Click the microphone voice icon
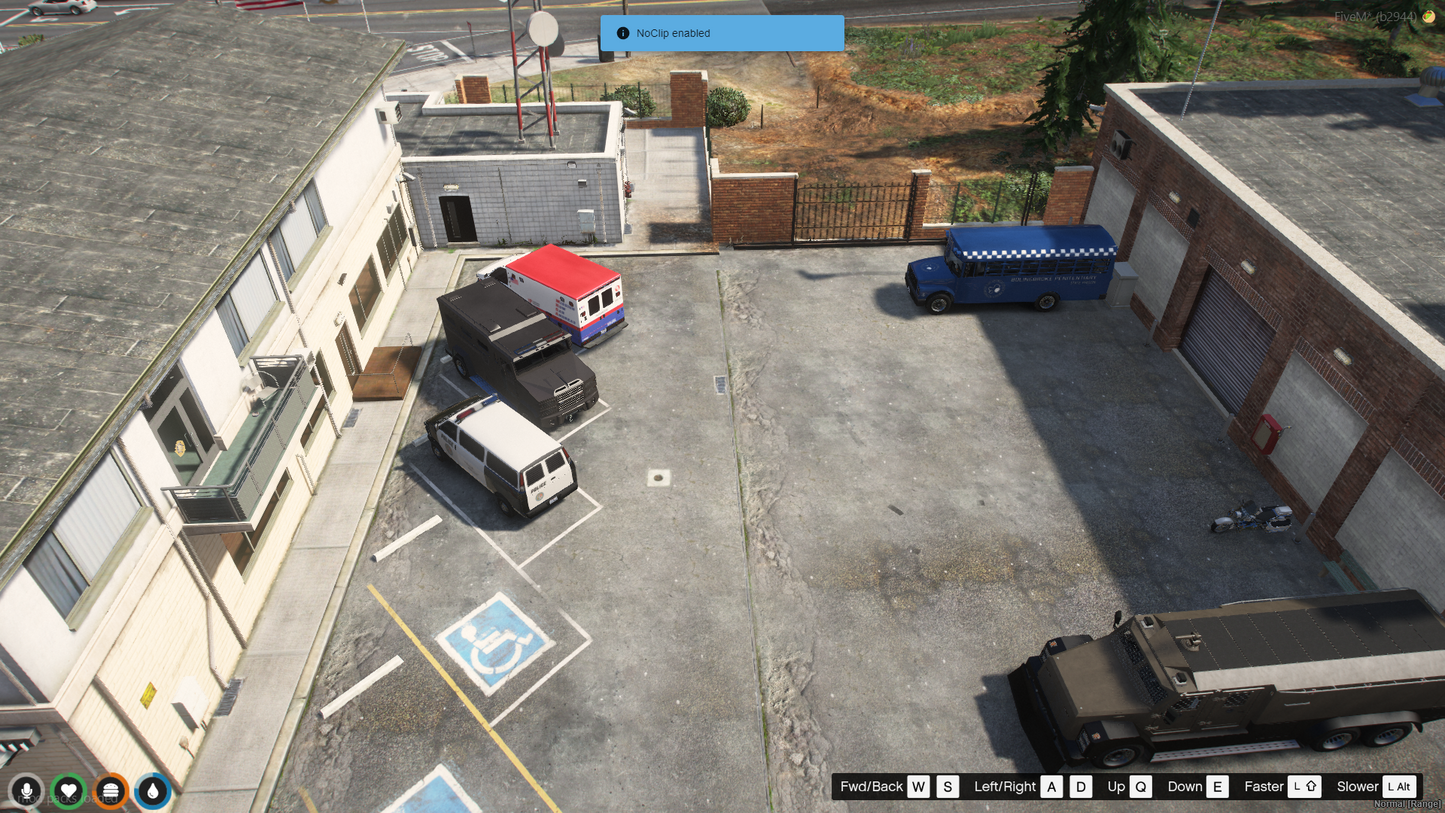Screen dimensions: 1445x813 (x=27, y=791)
